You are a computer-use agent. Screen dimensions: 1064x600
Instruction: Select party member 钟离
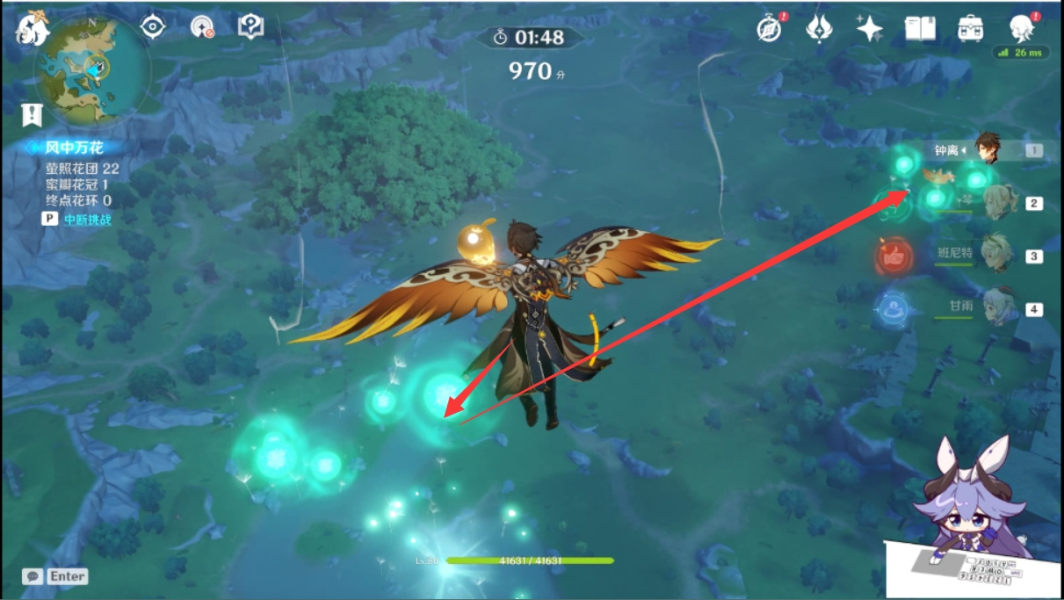[988, 150]
